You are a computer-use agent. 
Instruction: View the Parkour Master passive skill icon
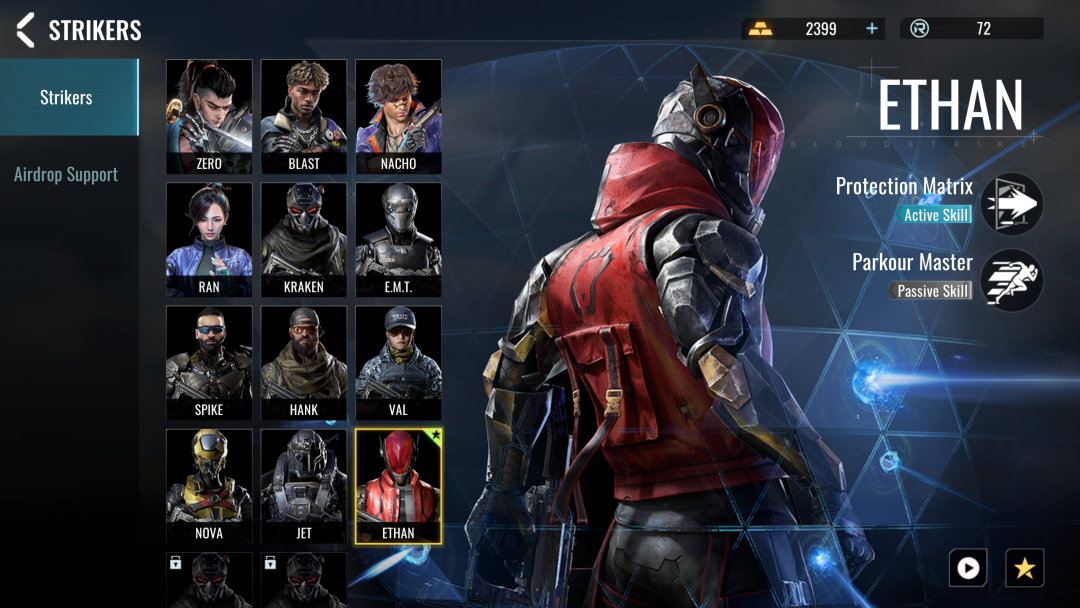click(x=1012, y=280)
